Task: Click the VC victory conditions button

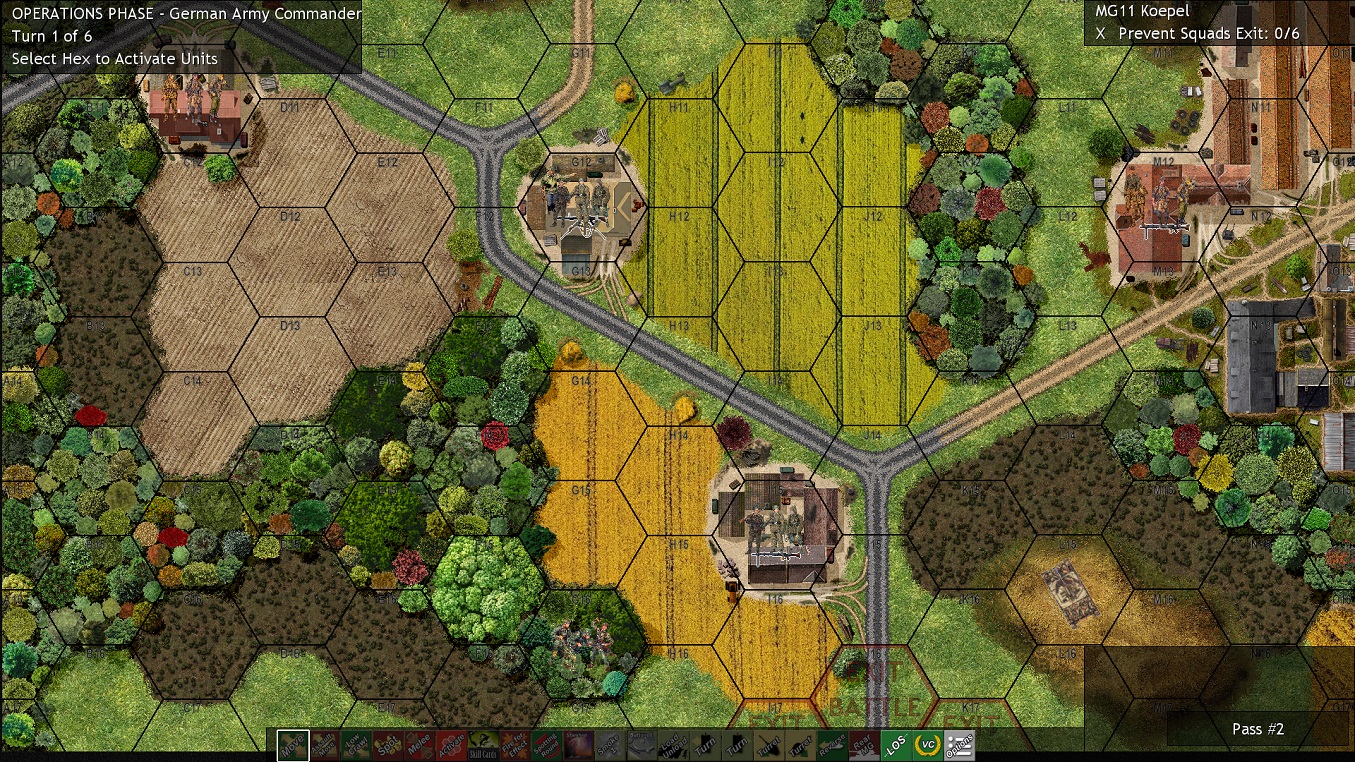Action: (929, 745)
